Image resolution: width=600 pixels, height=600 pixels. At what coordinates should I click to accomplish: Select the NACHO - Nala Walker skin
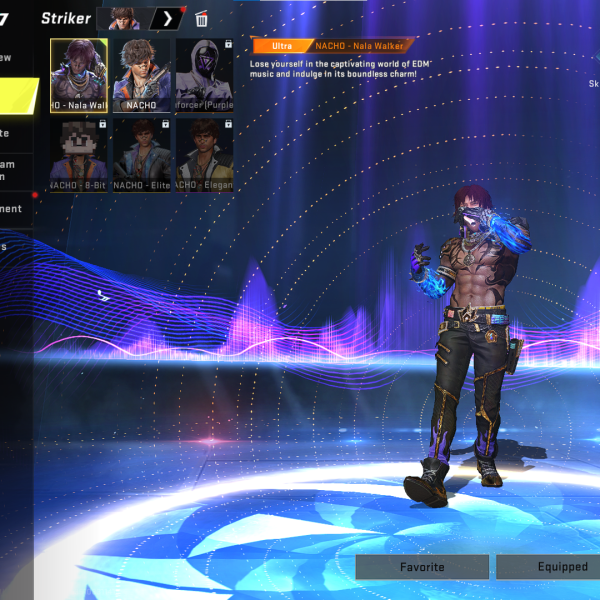(79, 75)
